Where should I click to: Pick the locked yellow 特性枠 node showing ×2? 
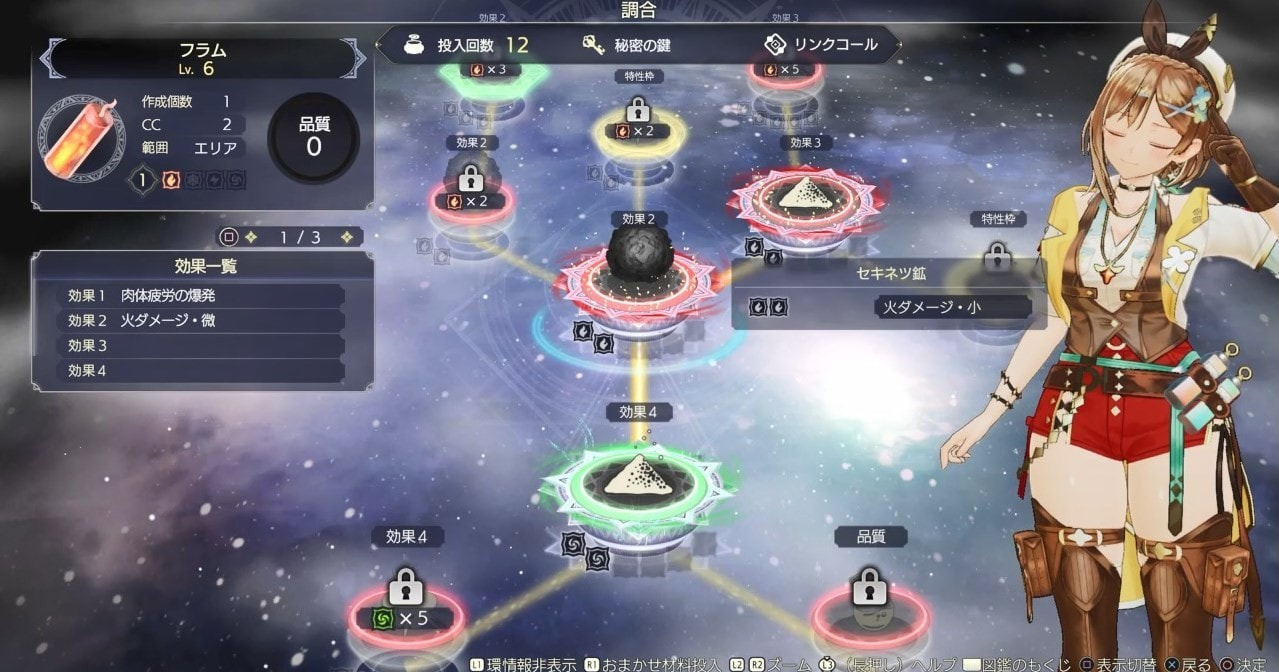point(638,122)
